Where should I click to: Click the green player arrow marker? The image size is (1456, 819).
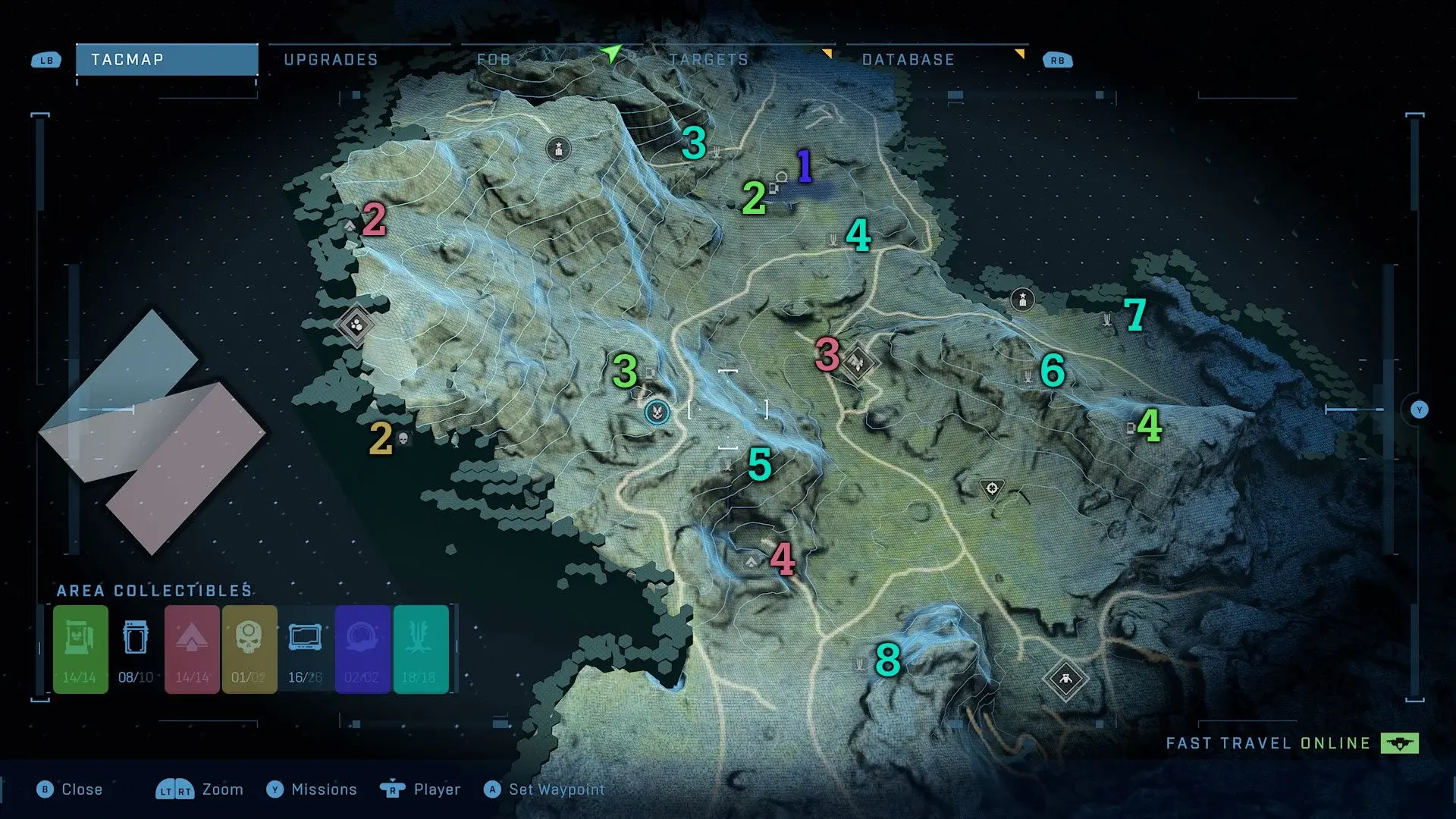tap(610, 53)
